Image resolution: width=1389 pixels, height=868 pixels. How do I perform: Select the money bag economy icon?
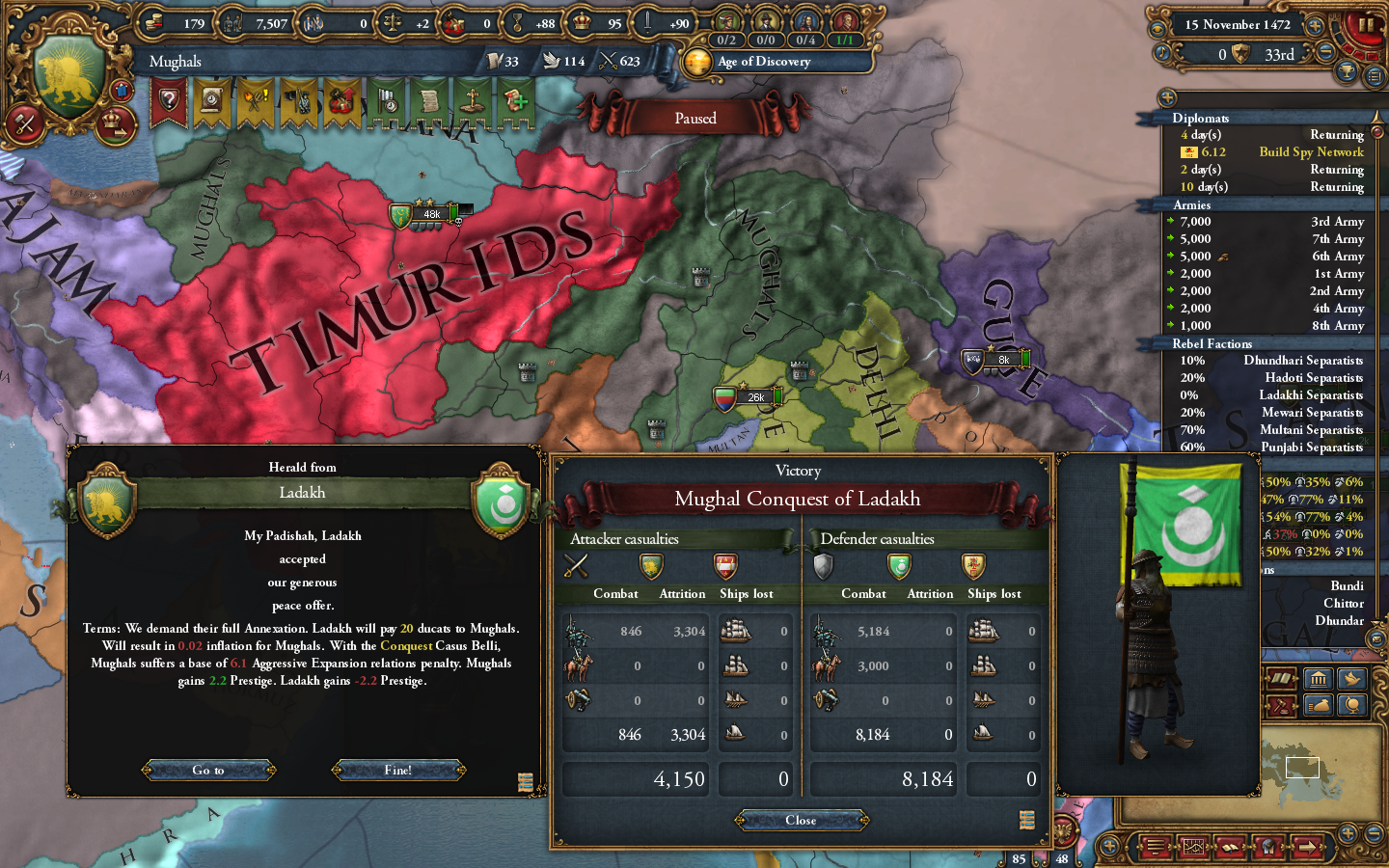pyautogui.click(x=1317, y=705)
